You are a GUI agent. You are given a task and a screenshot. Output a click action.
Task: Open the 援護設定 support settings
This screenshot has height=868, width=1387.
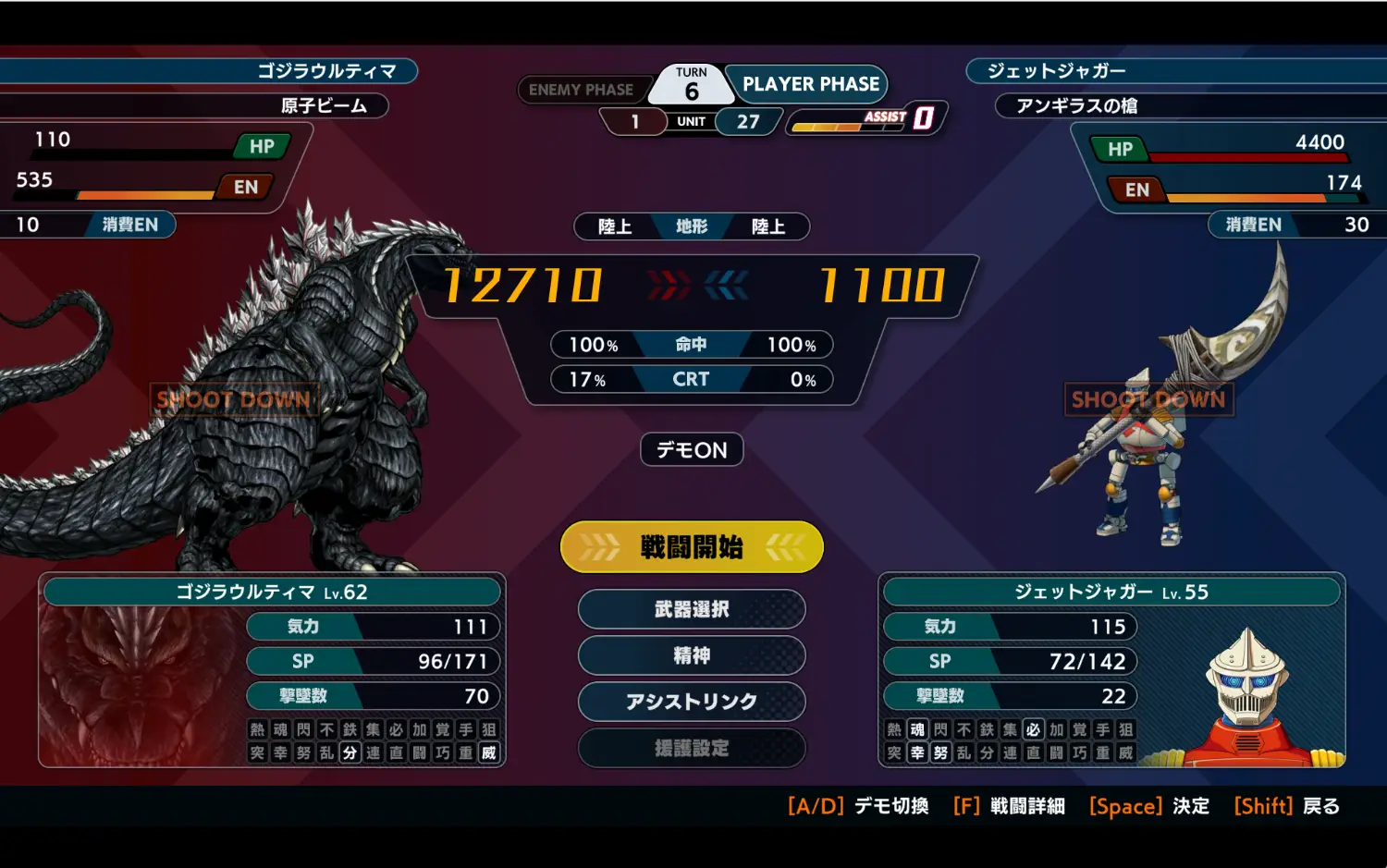[x=692, y=748]
